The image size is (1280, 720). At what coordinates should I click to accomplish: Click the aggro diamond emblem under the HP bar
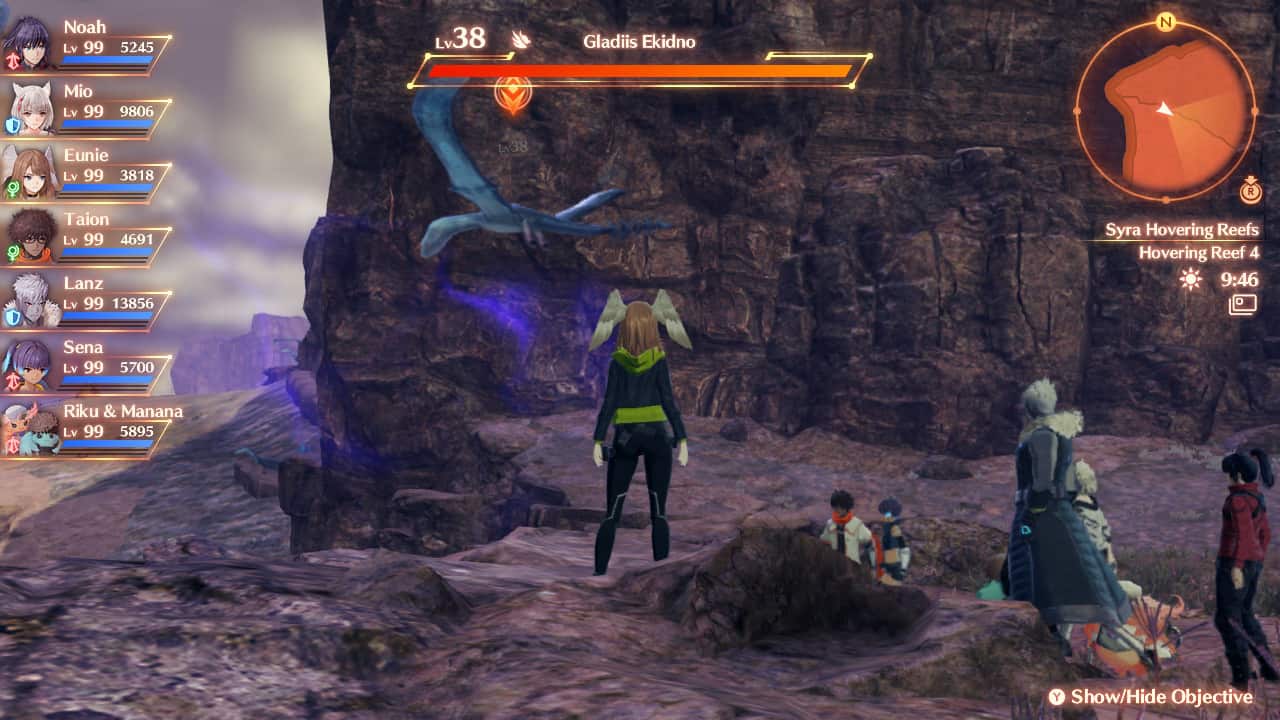click(x=512, y=93)
